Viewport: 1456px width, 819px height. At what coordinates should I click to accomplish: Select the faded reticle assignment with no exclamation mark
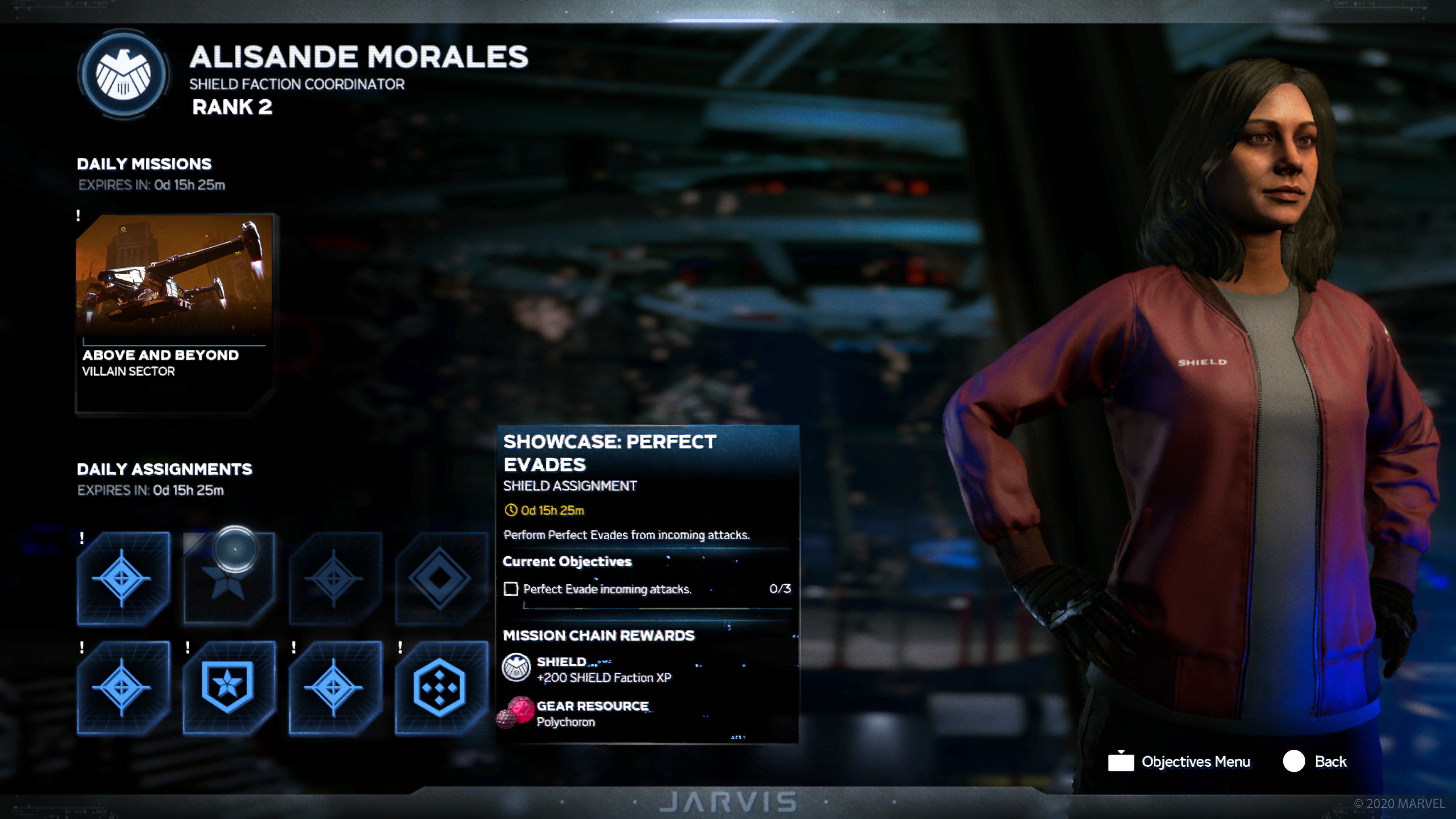334,578
